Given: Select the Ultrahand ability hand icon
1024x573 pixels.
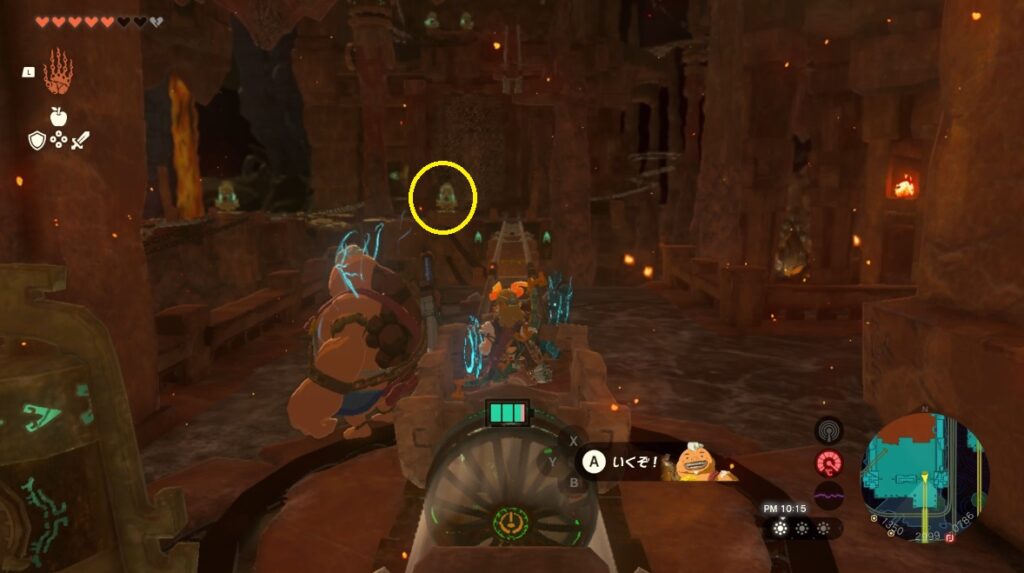Looking at the screenshot, I should pos(59,71).
